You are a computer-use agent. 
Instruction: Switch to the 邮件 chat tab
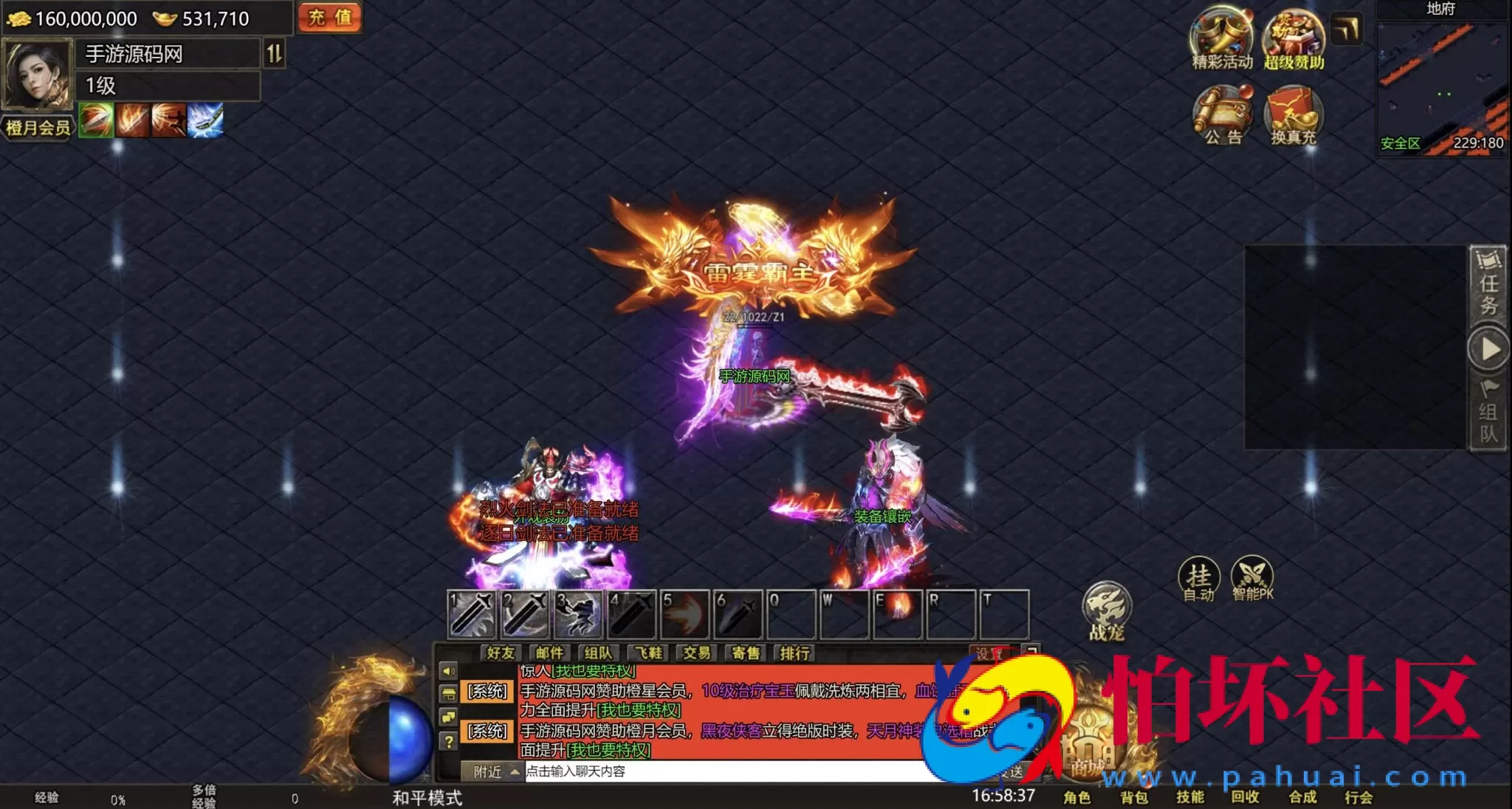coord(549,653)
